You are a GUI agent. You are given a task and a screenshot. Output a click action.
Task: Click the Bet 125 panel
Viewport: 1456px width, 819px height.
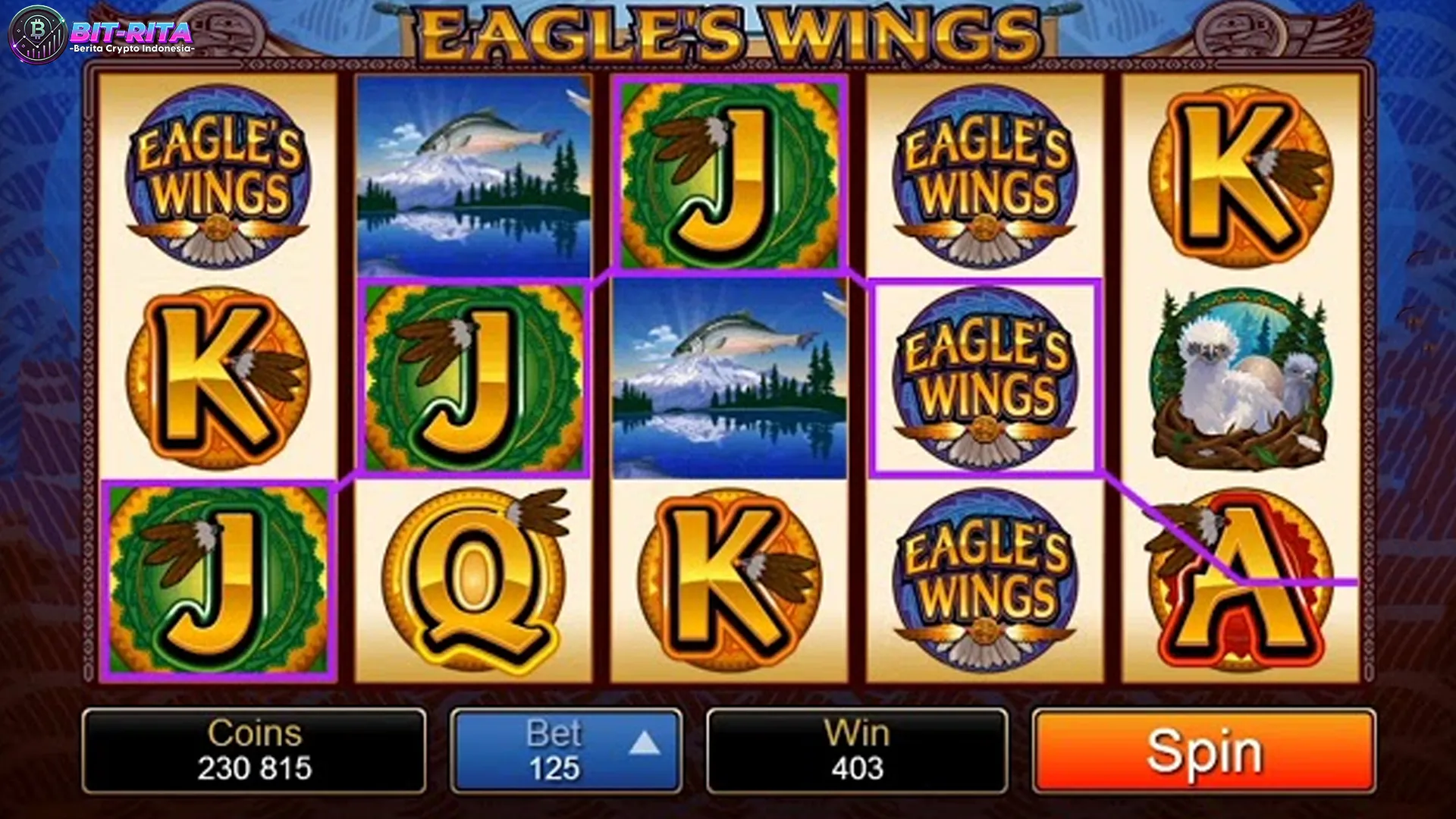[565, 751]
